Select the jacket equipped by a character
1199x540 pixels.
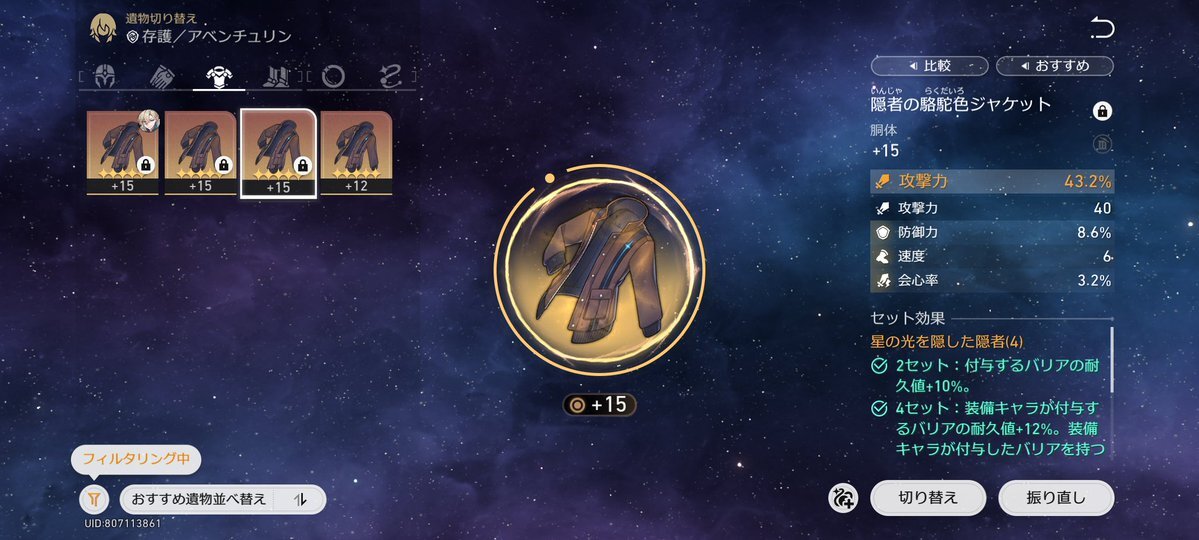[x=123, y=152]
